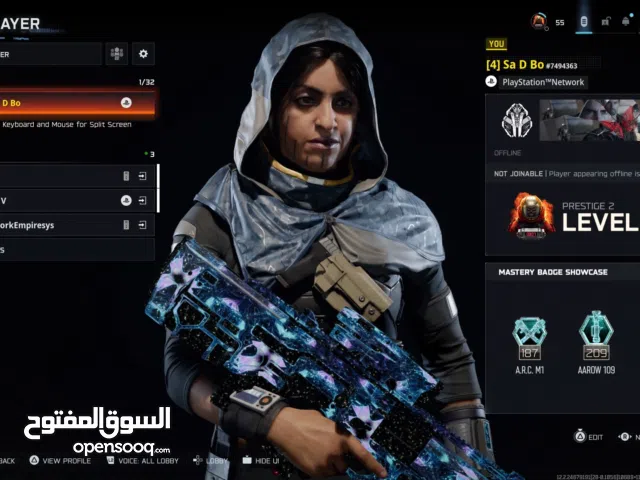The image size is (640, 480).
Task: View the calling card banner image
Action: [590, 120]
